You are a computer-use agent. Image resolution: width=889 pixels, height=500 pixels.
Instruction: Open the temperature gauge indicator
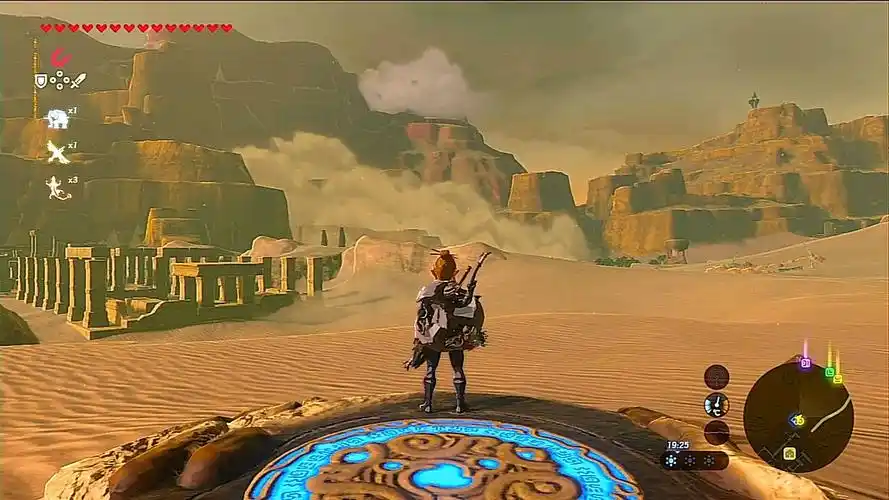coord(716,404)
